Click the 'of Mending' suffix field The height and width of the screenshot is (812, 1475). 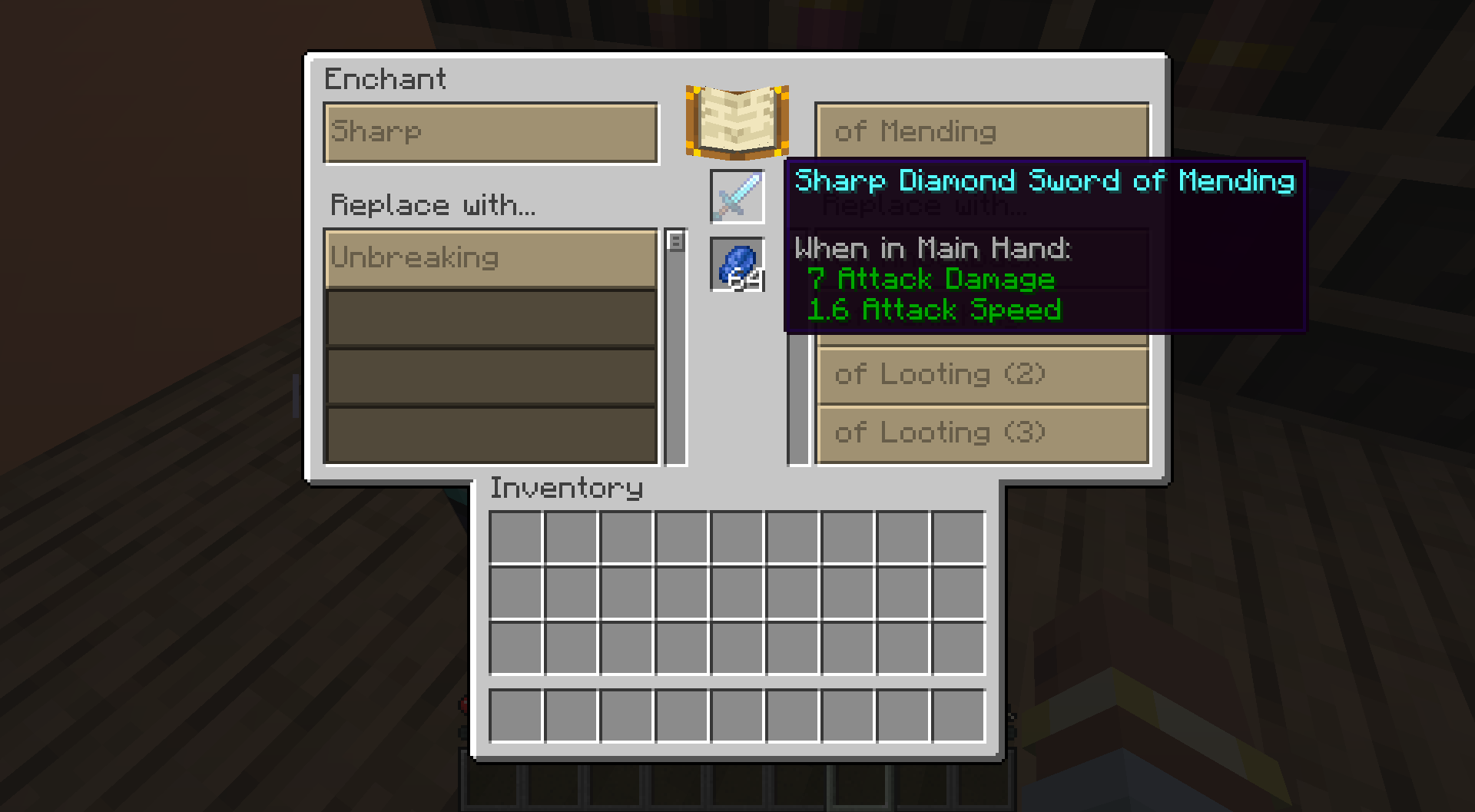tap(982, 131)
